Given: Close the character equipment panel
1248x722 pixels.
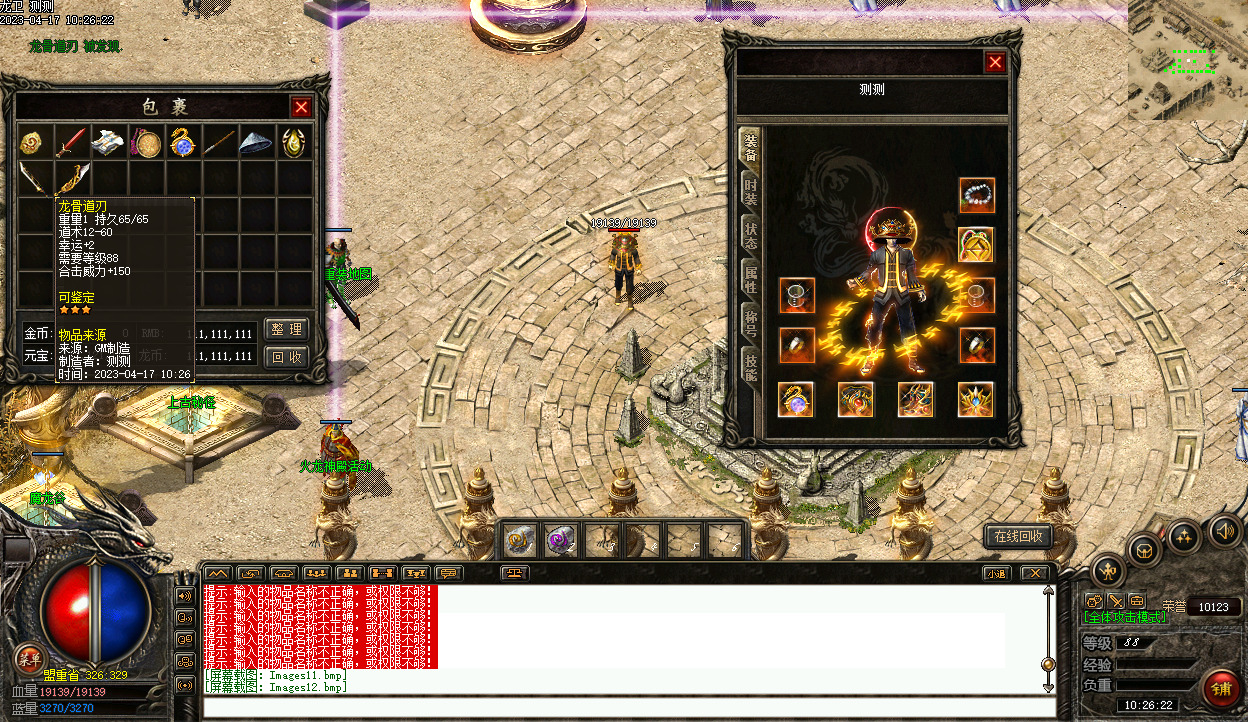Looking at the screenshot, I should pyautogui.click(x=995, y=63).
